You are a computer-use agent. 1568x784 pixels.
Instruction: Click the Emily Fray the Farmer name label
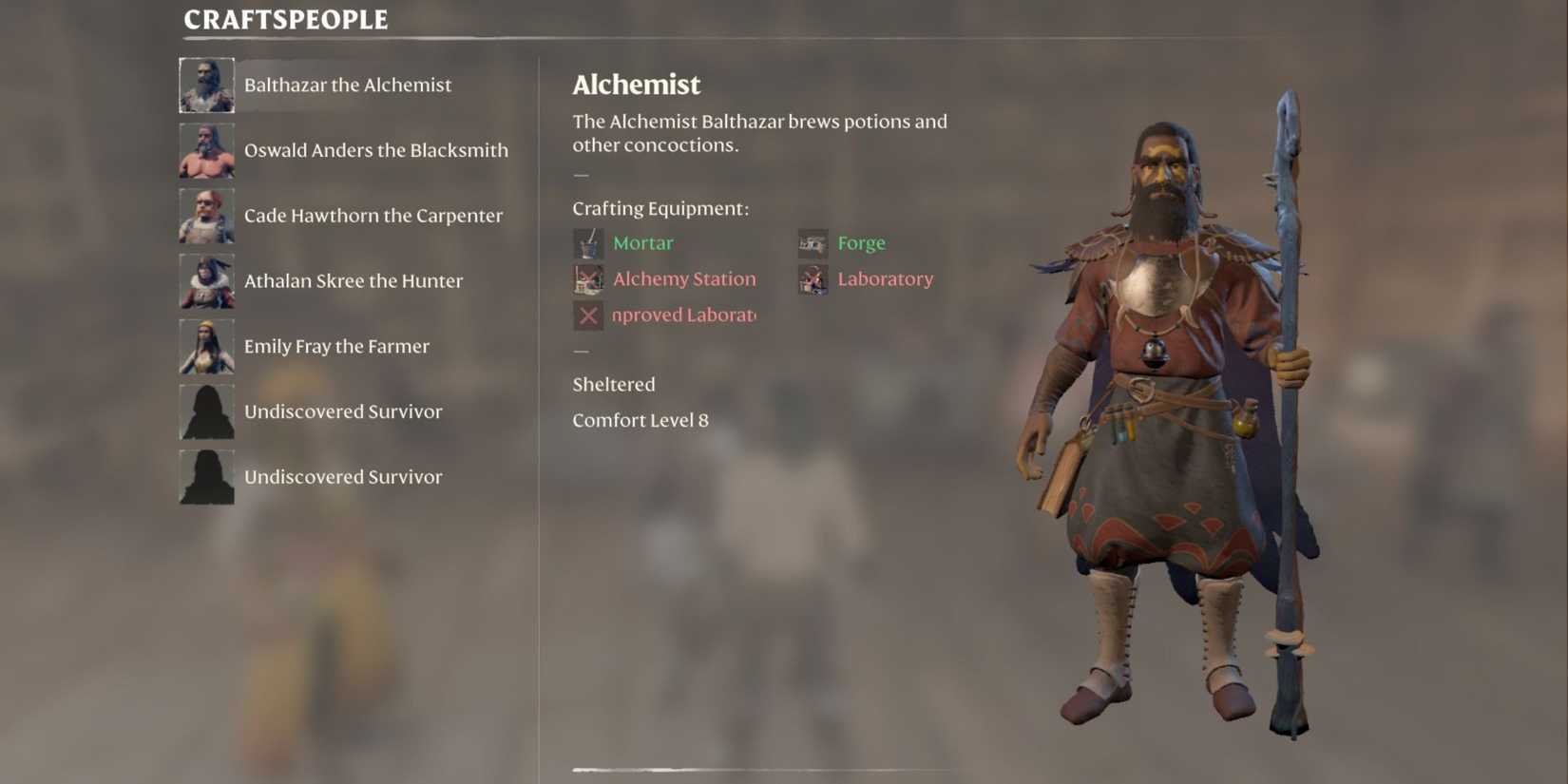click(337, 346)
